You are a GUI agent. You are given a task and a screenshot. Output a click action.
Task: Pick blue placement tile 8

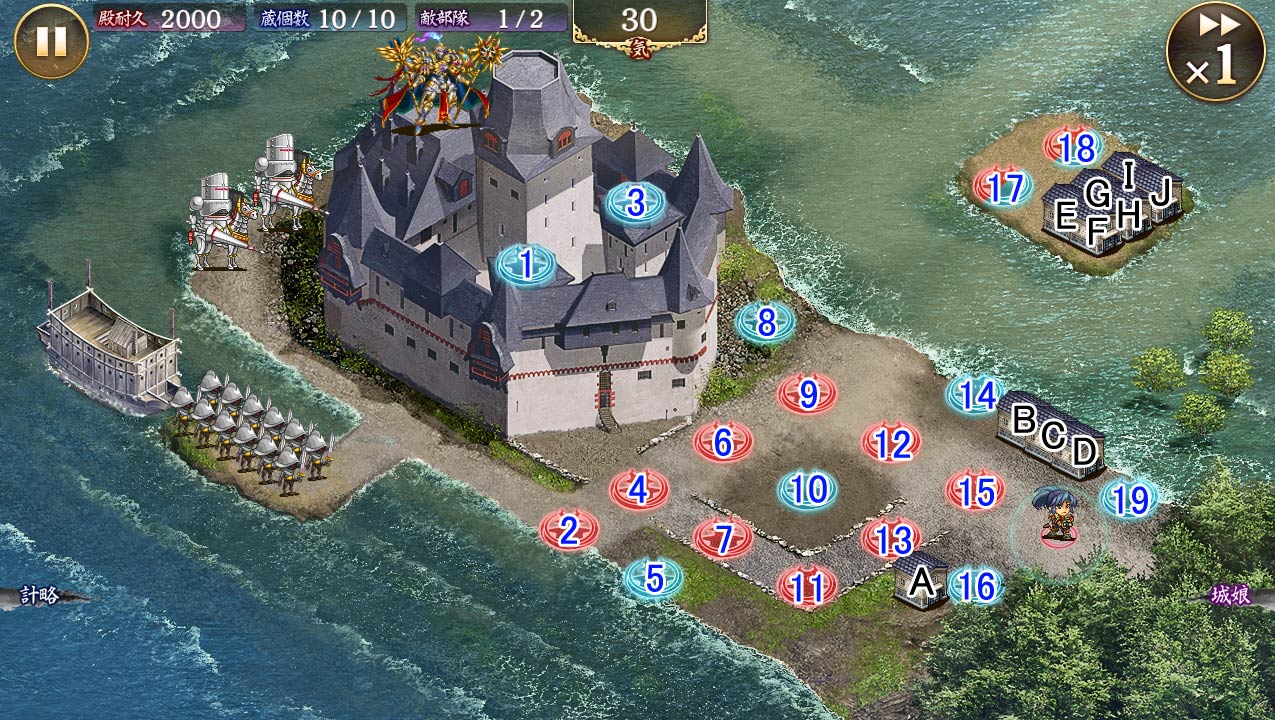click(x=766, y=322)
